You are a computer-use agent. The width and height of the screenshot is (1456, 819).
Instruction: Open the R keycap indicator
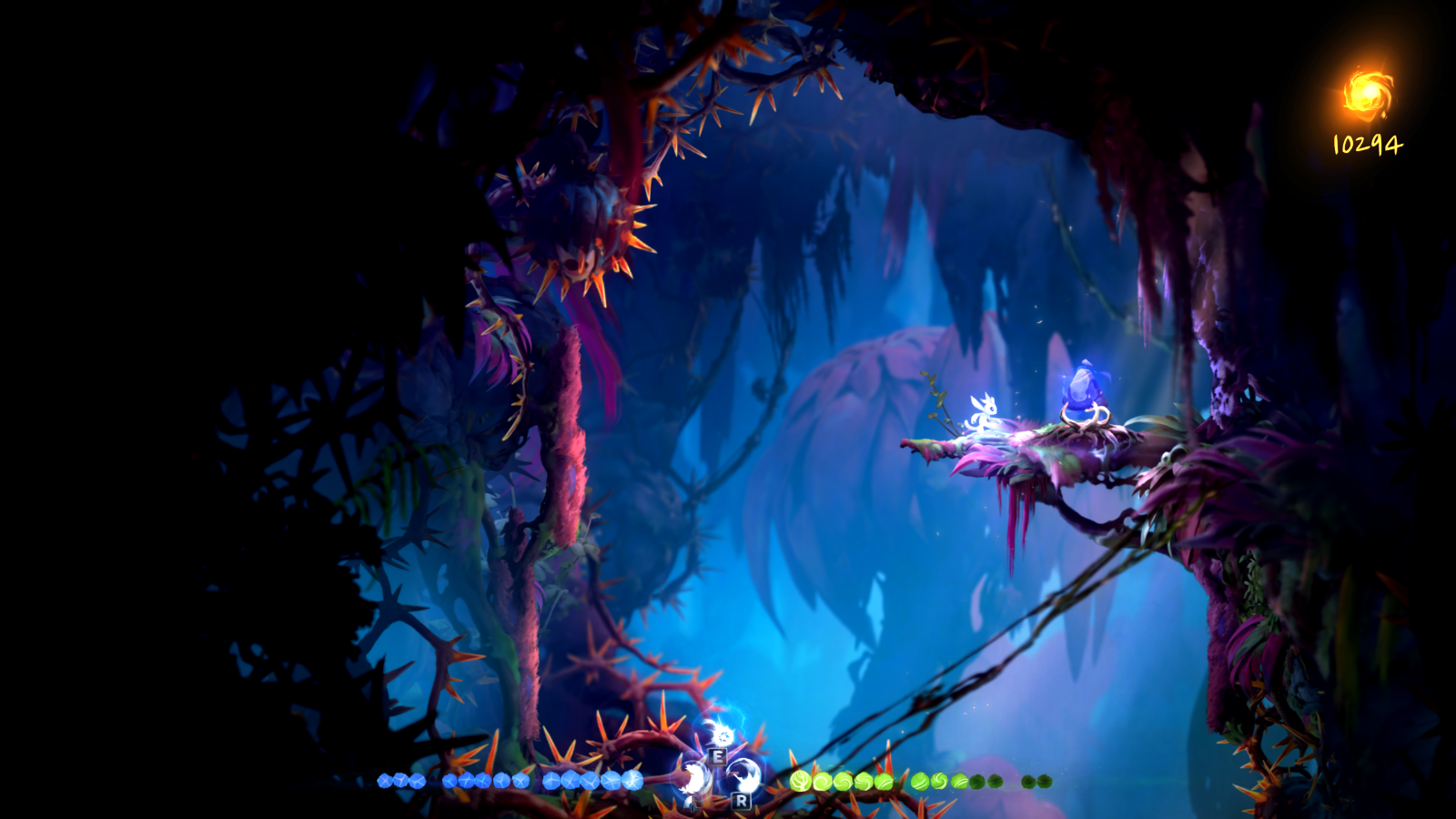click(741, 799)
